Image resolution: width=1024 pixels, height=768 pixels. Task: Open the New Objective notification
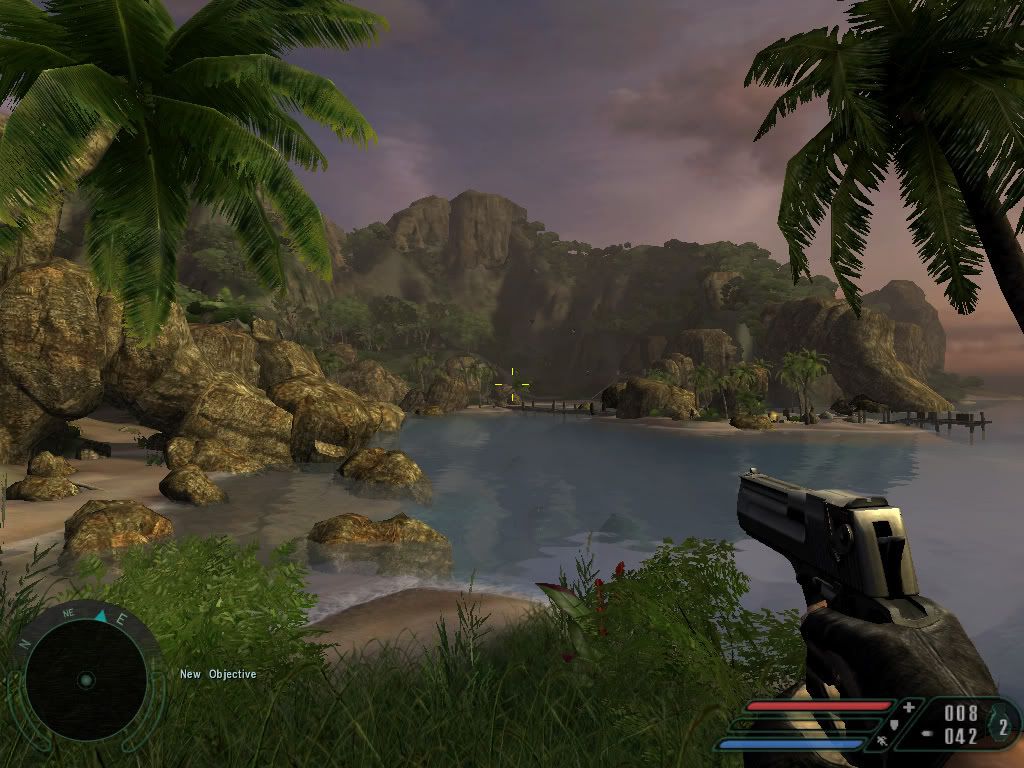[218, 674]
